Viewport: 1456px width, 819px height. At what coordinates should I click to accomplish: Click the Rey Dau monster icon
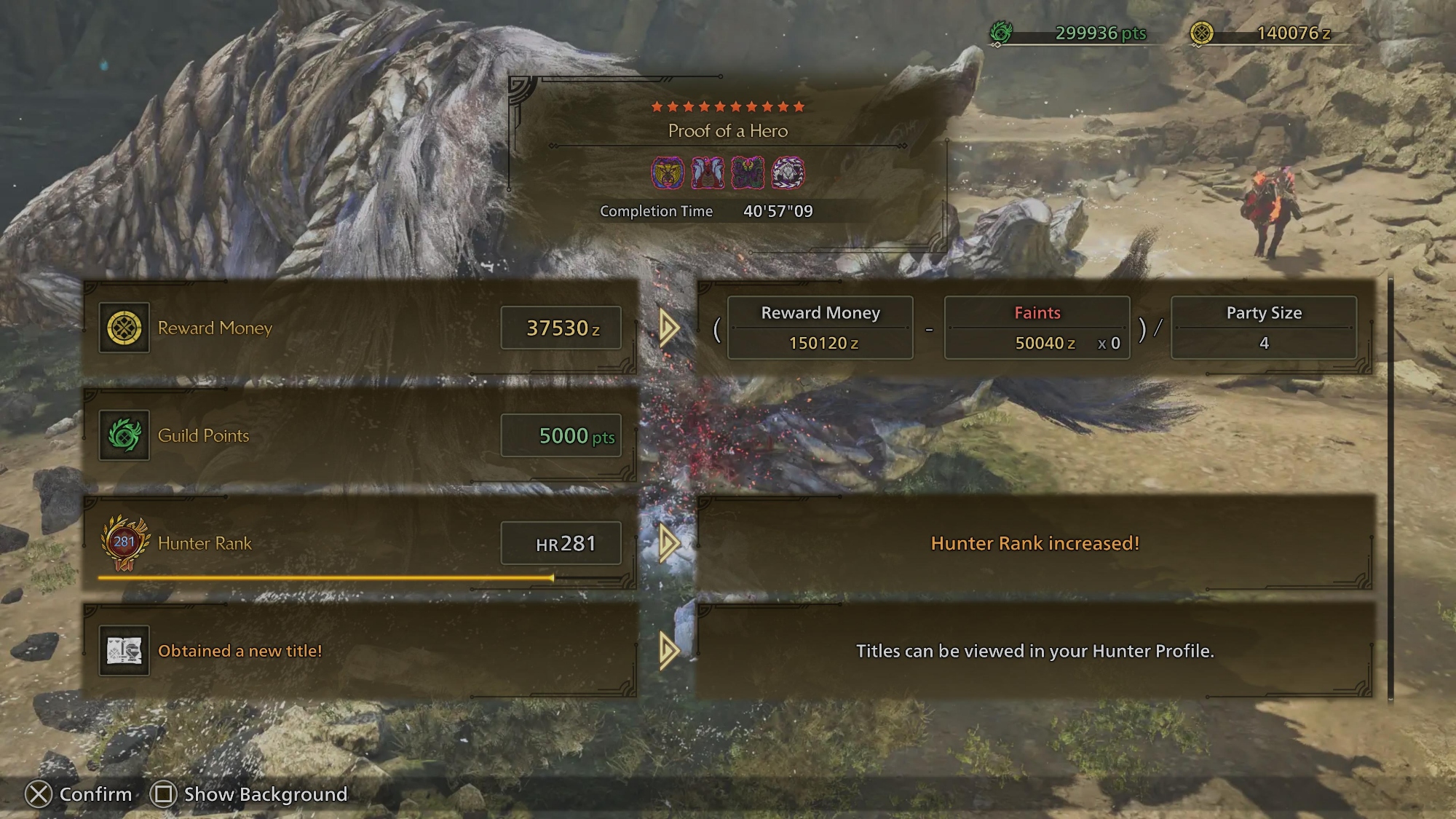[668, 173]
